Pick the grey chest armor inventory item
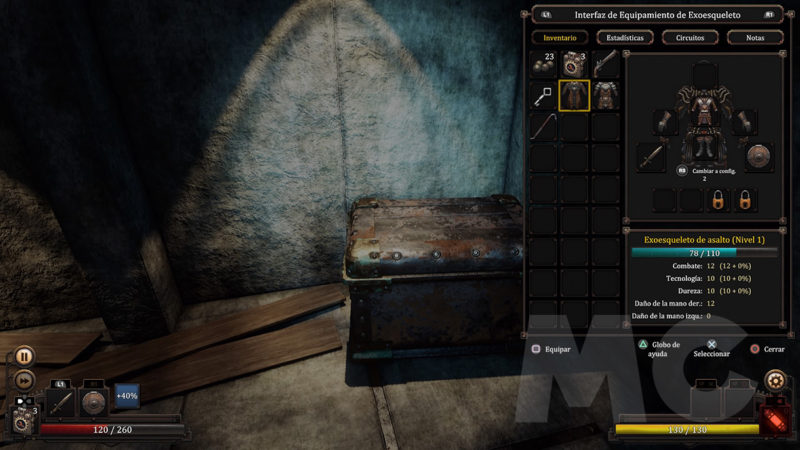Image resolution: width=800 pixels, height=450 pixels. click(605, 95)
